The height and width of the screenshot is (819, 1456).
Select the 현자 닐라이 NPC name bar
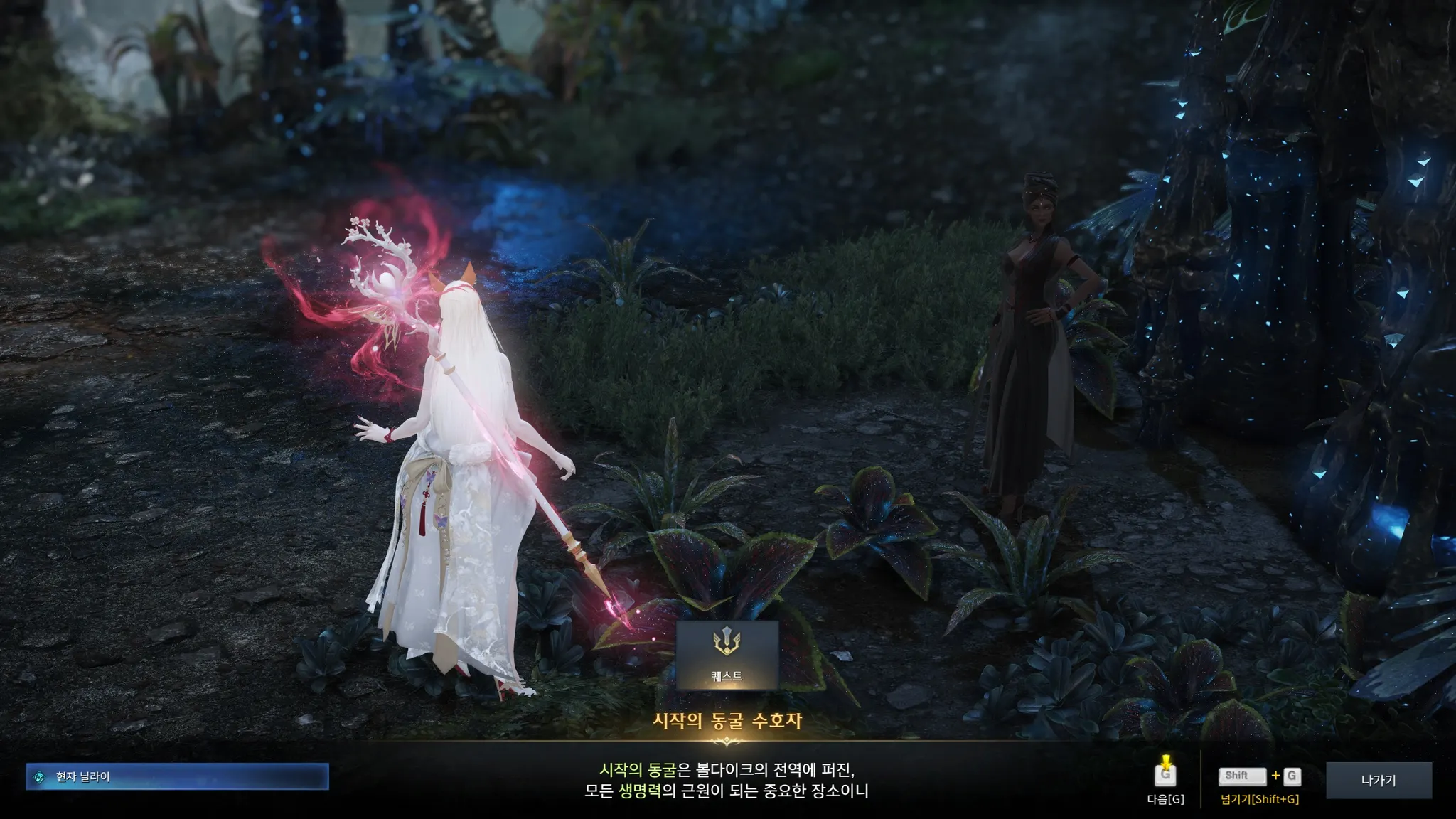(177, 776)
